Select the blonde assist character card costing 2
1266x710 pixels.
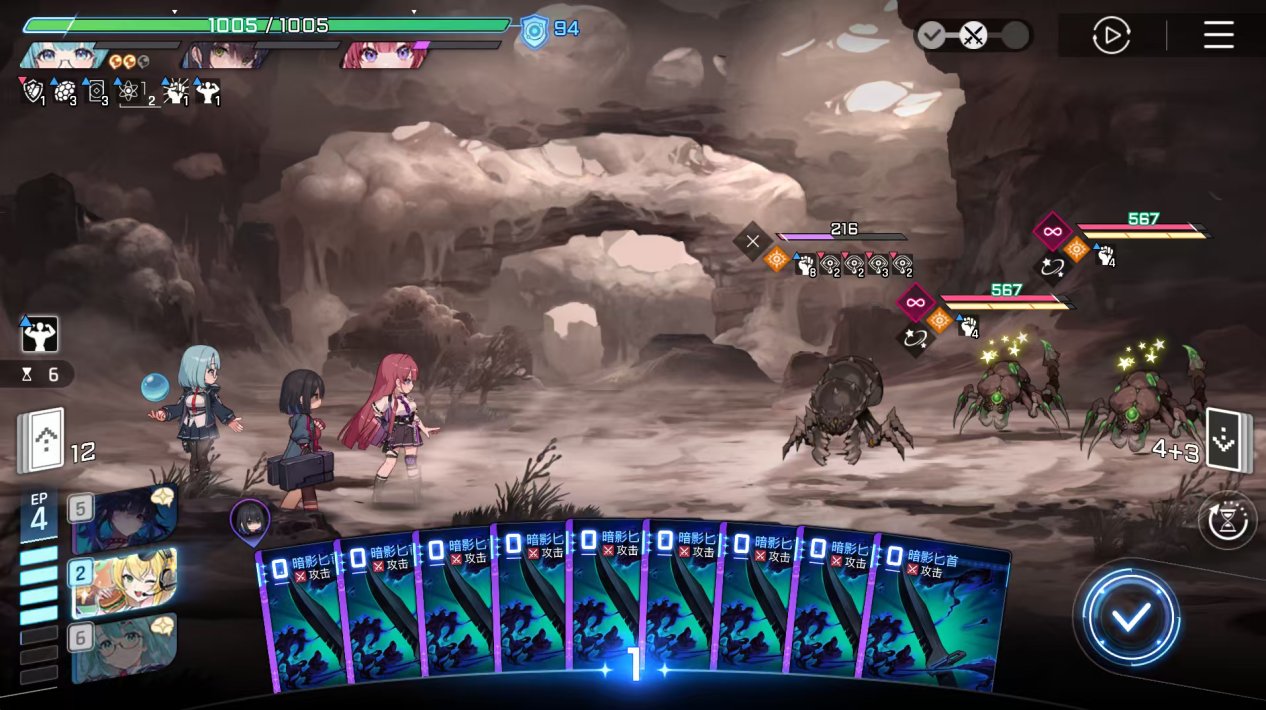[124, 582]
